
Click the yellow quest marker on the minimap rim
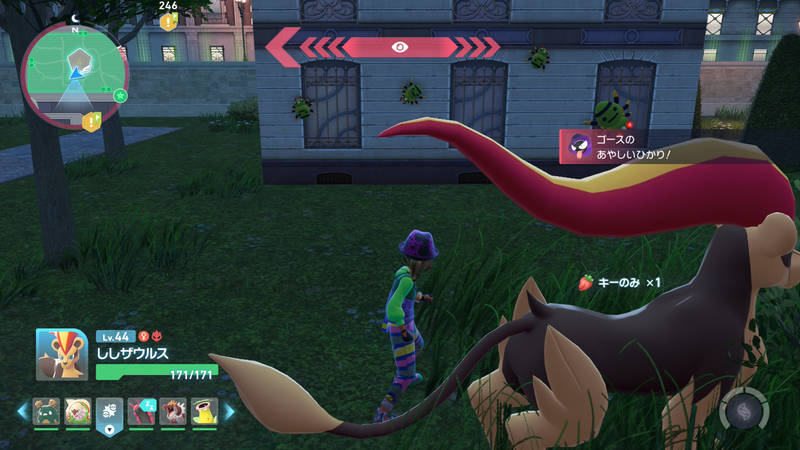(x=92, y=122)
